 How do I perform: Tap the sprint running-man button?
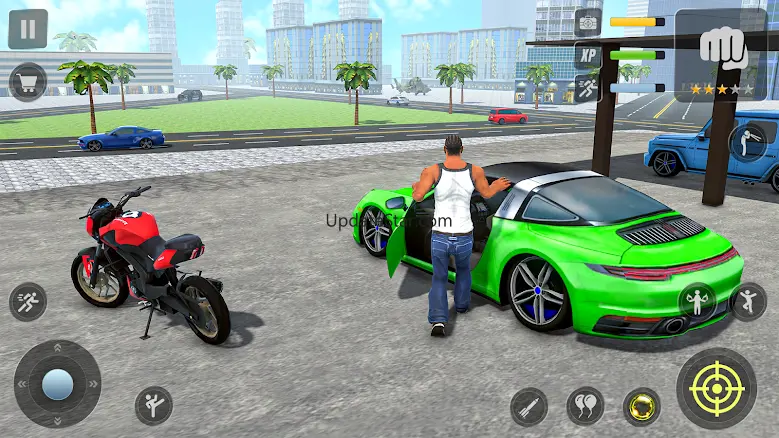click(x=28, y=302)
